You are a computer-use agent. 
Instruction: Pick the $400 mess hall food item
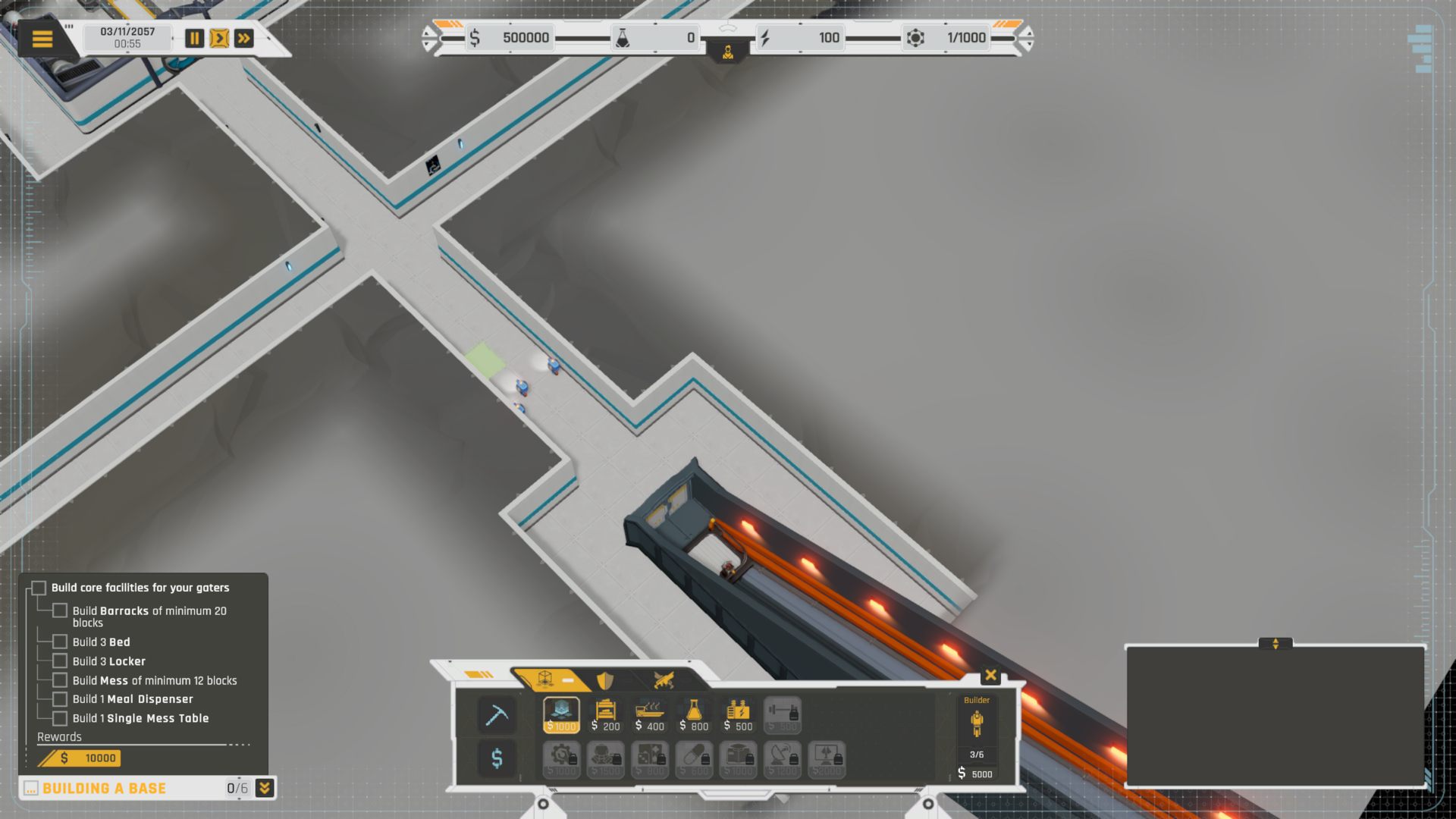click(x=650, y=715)
